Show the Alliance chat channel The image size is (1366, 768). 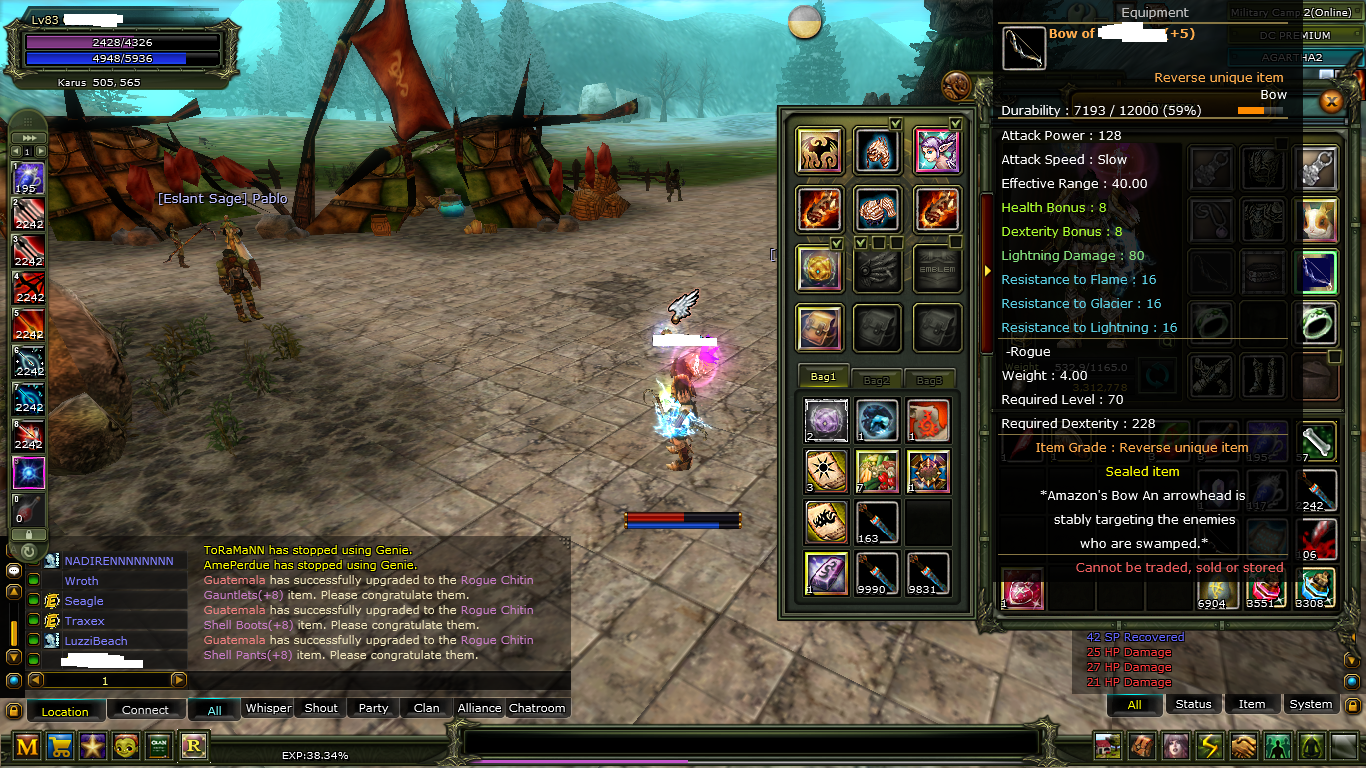pos(479,708)
